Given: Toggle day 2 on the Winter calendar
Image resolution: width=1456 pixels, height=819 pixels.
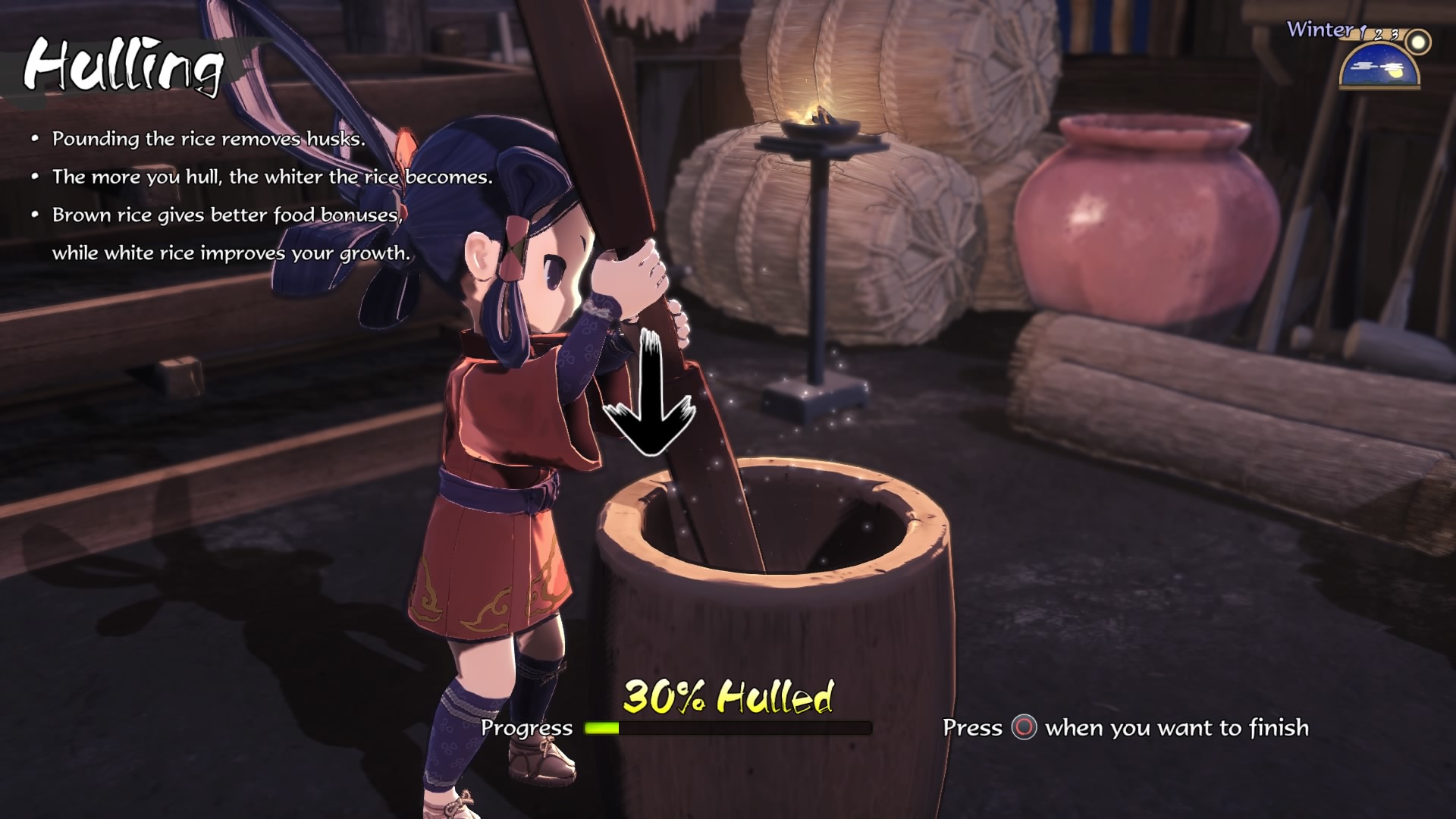Looking at the screenshot, I should [x=1379, y=36].
